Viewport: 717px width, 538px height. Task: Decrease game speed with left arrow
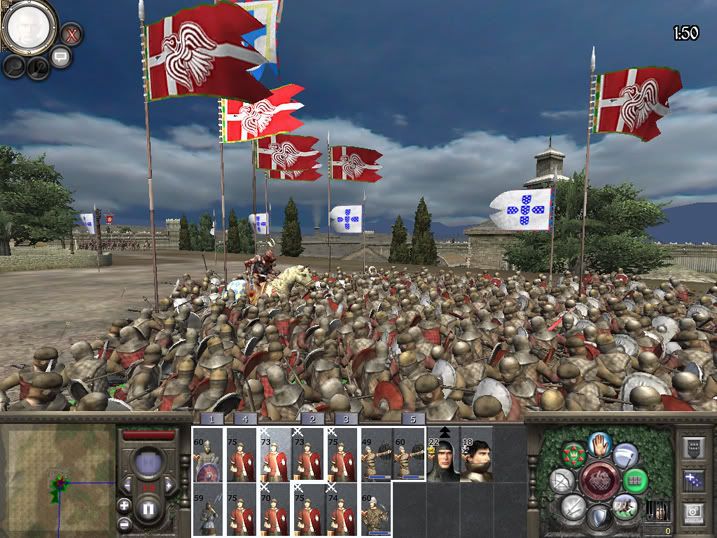tap(126, 484)
